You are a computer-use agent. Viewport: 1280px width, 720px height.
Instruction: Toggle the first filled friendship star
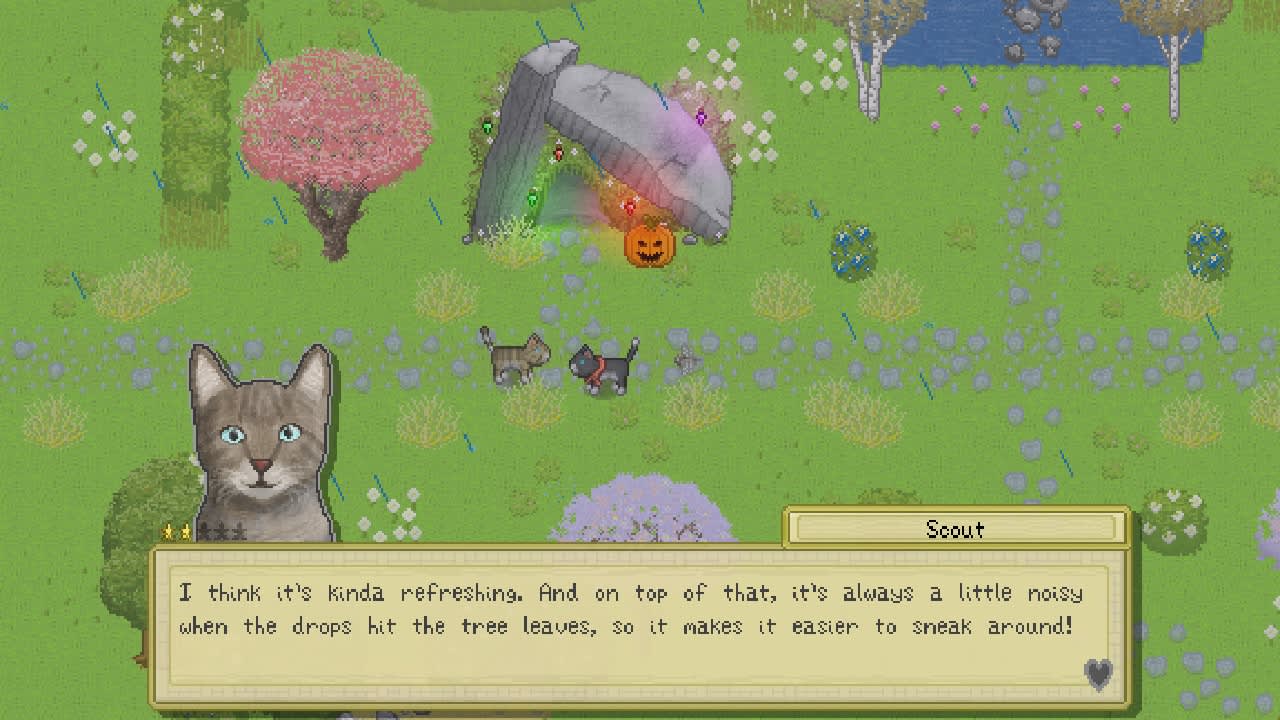[x=168, y=530]
